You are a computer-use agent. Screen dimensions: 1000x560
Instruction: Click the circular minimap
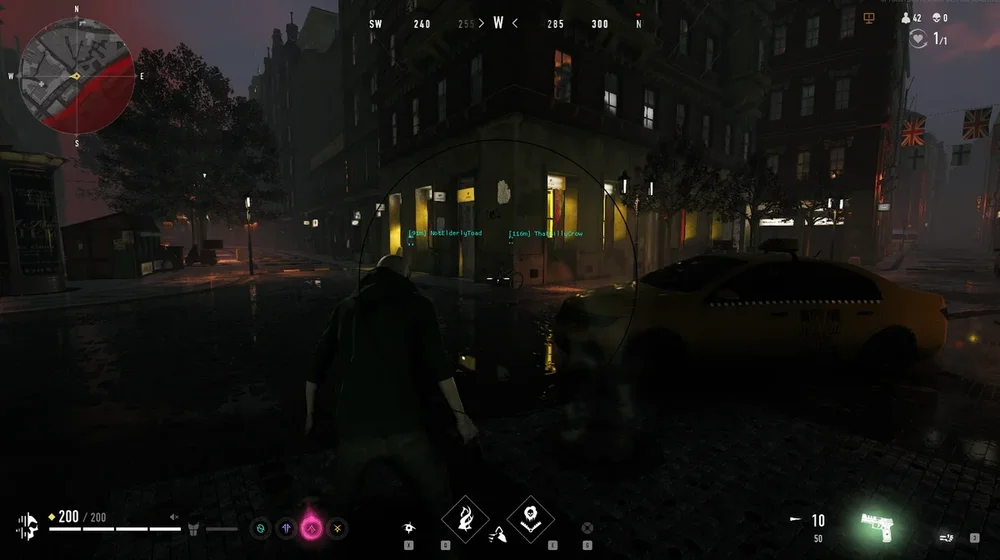[76, 76]
